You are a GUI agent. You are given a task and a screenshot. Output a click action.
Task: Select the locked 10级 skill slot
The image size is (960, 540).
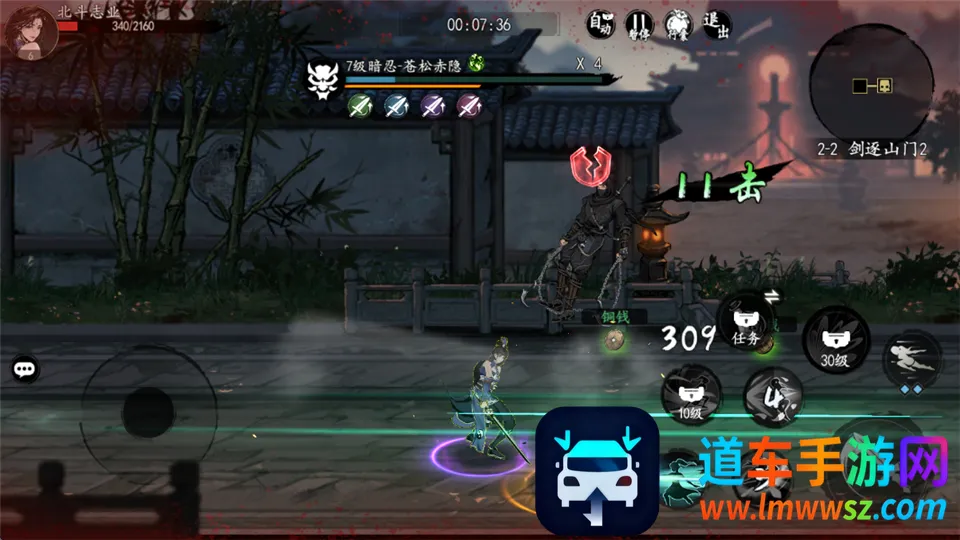[x=687, y=395]
